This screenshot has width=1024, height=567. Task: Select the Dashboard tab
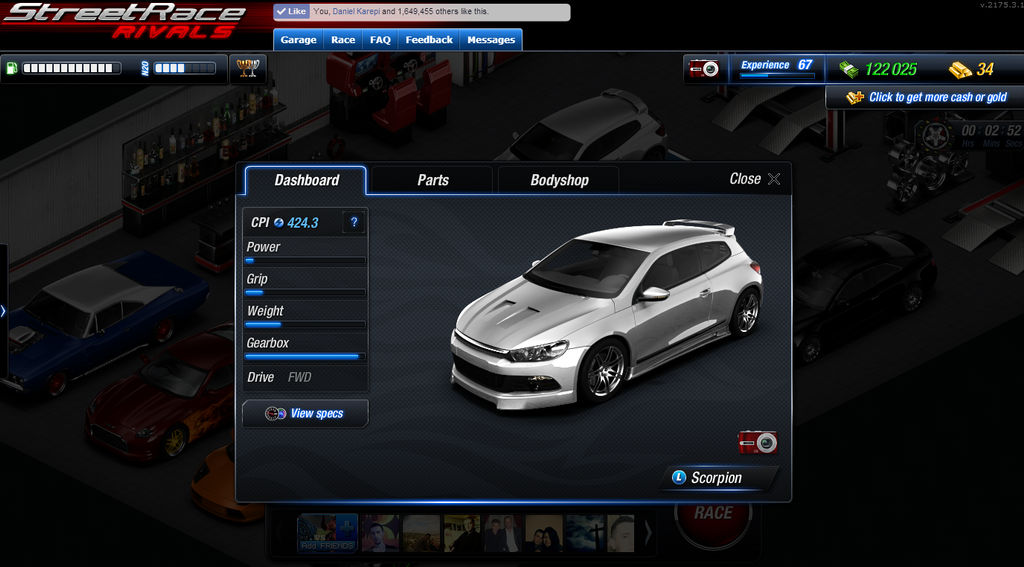tap(306, 180)
